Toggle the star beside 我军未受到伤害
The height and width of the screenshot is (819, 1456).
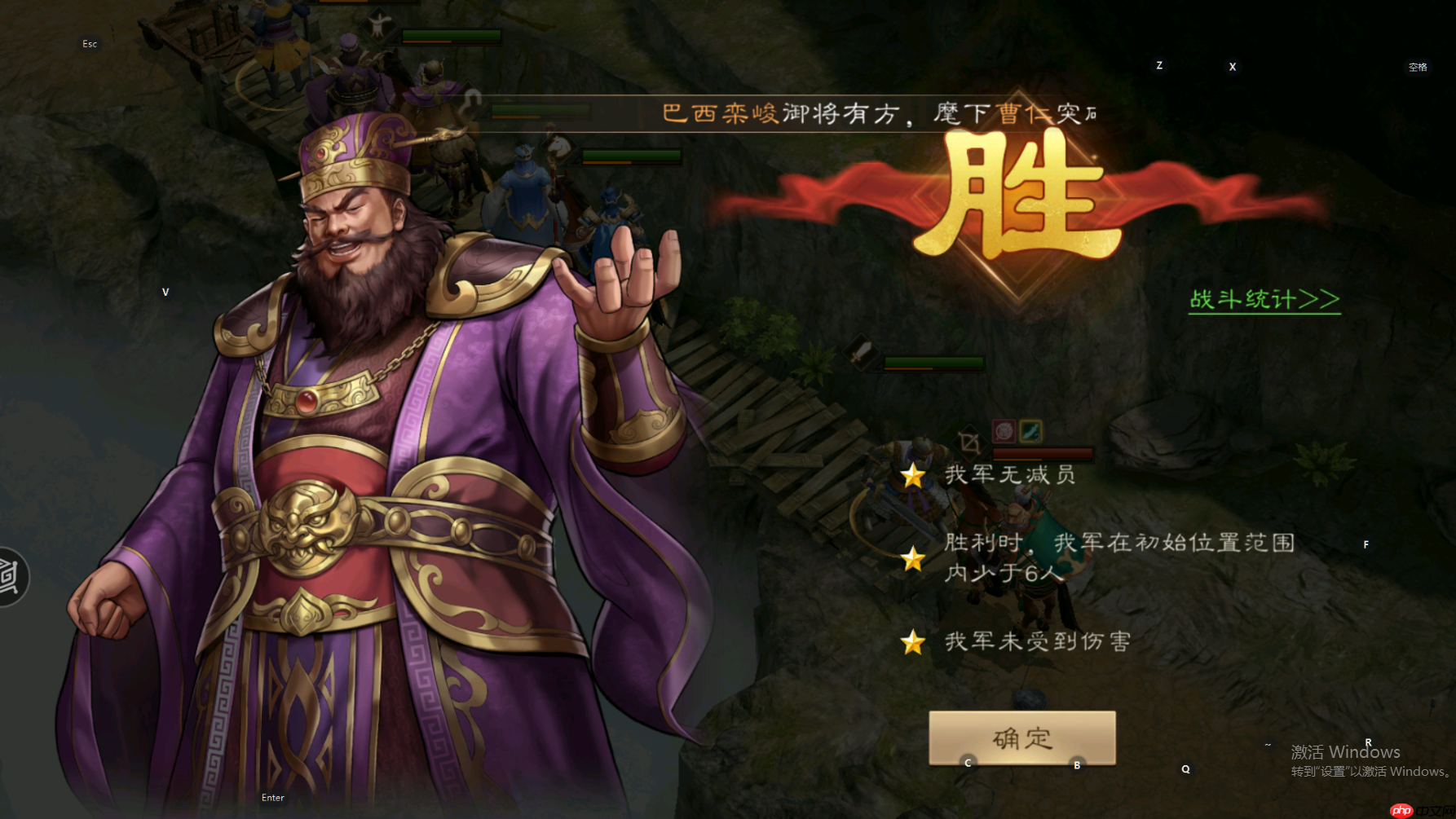coord(915,641)
